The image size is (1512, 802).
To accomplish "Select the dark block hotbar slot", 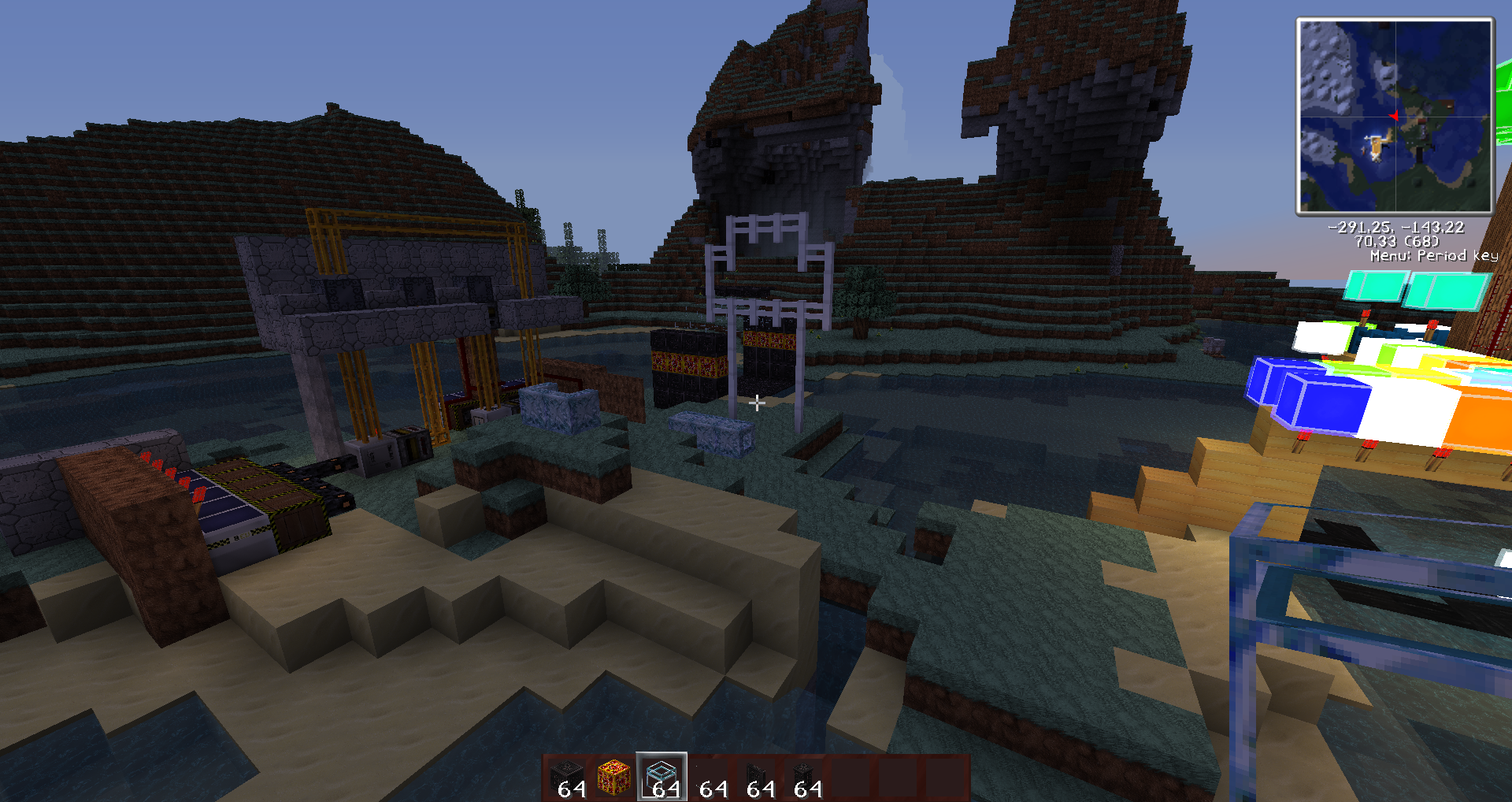I will point(567,777).
